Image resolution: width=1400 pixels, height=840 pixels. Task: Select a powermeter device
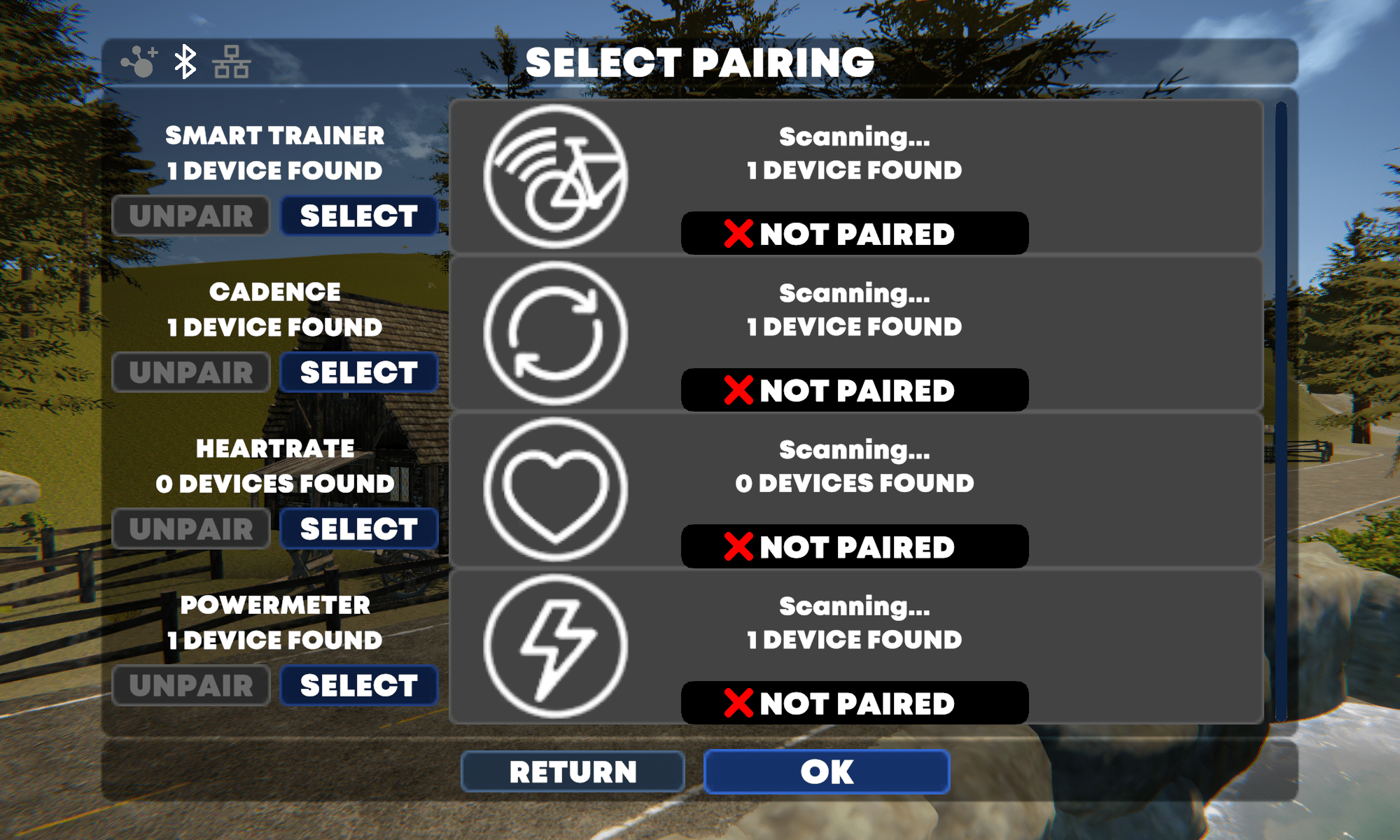[359, 685]
